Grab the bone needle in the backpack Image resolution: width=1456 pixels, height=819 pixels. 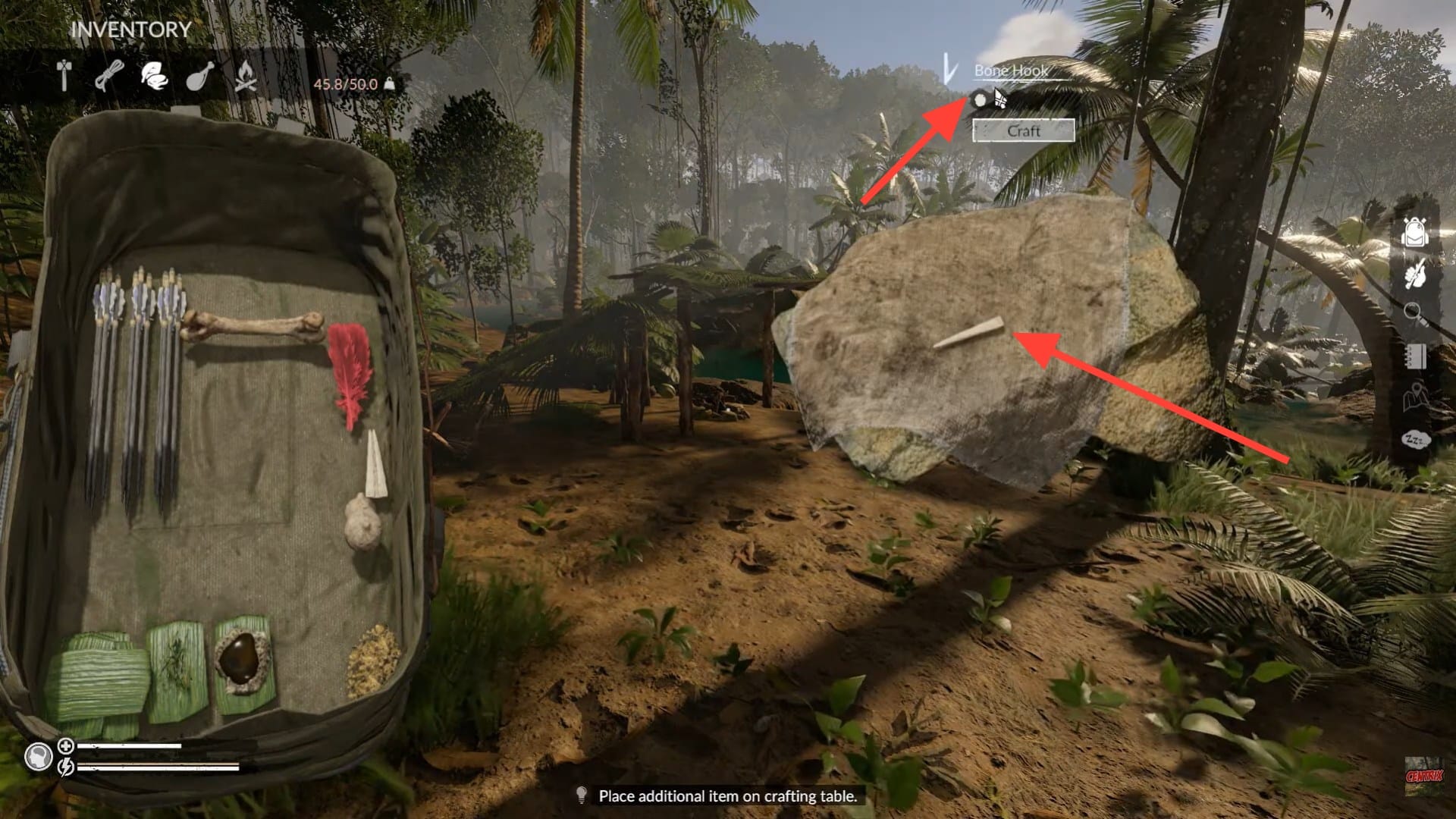(375, 464)
